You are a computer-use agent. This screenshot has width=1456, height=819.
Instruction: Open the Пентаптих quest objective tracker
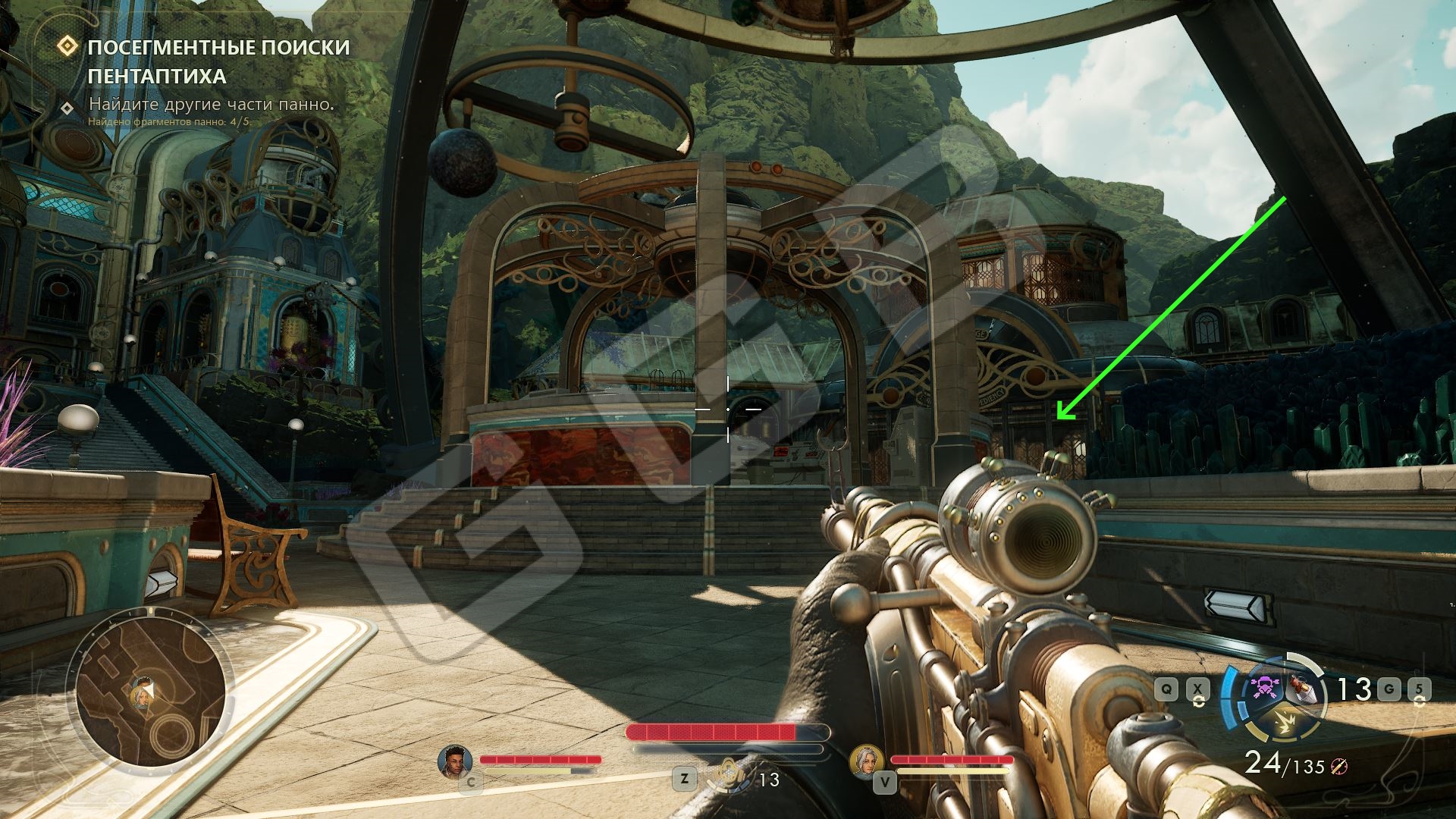point(218,61)
